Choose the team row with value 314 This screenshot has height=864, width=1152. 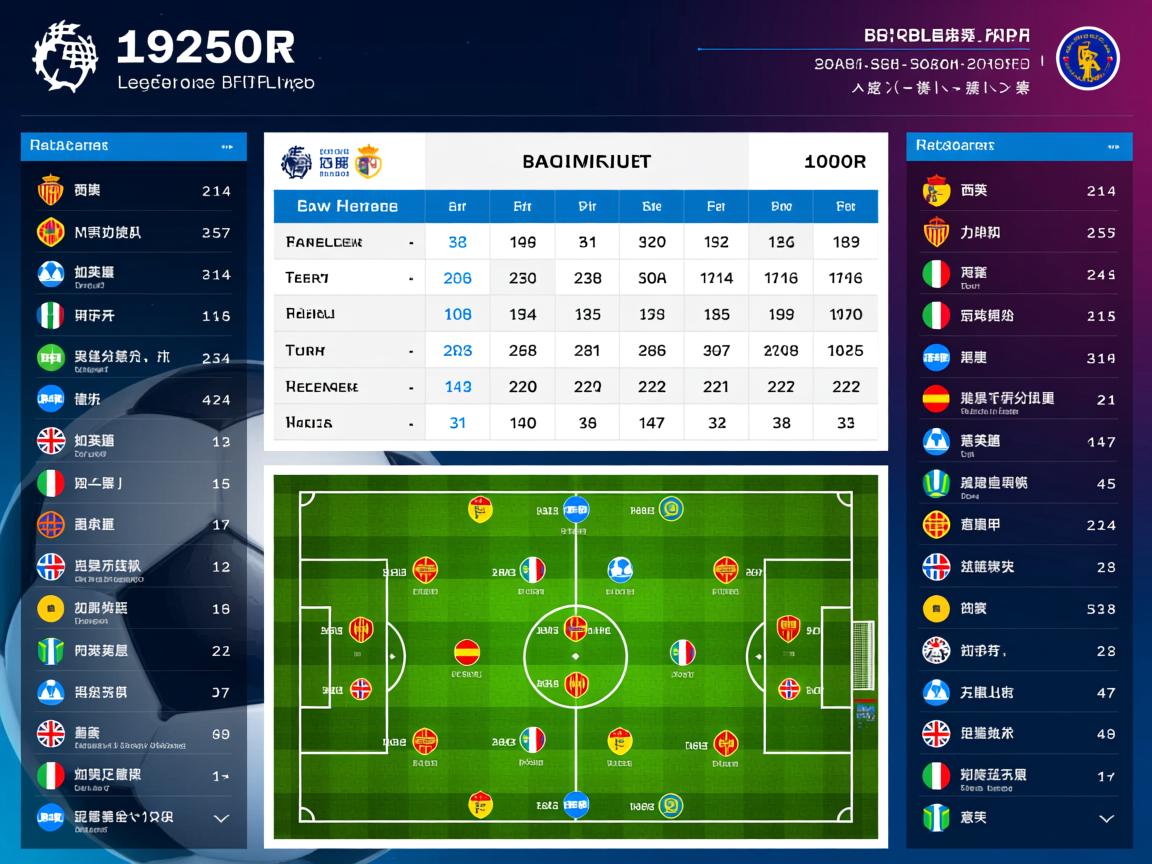(133, 274)
